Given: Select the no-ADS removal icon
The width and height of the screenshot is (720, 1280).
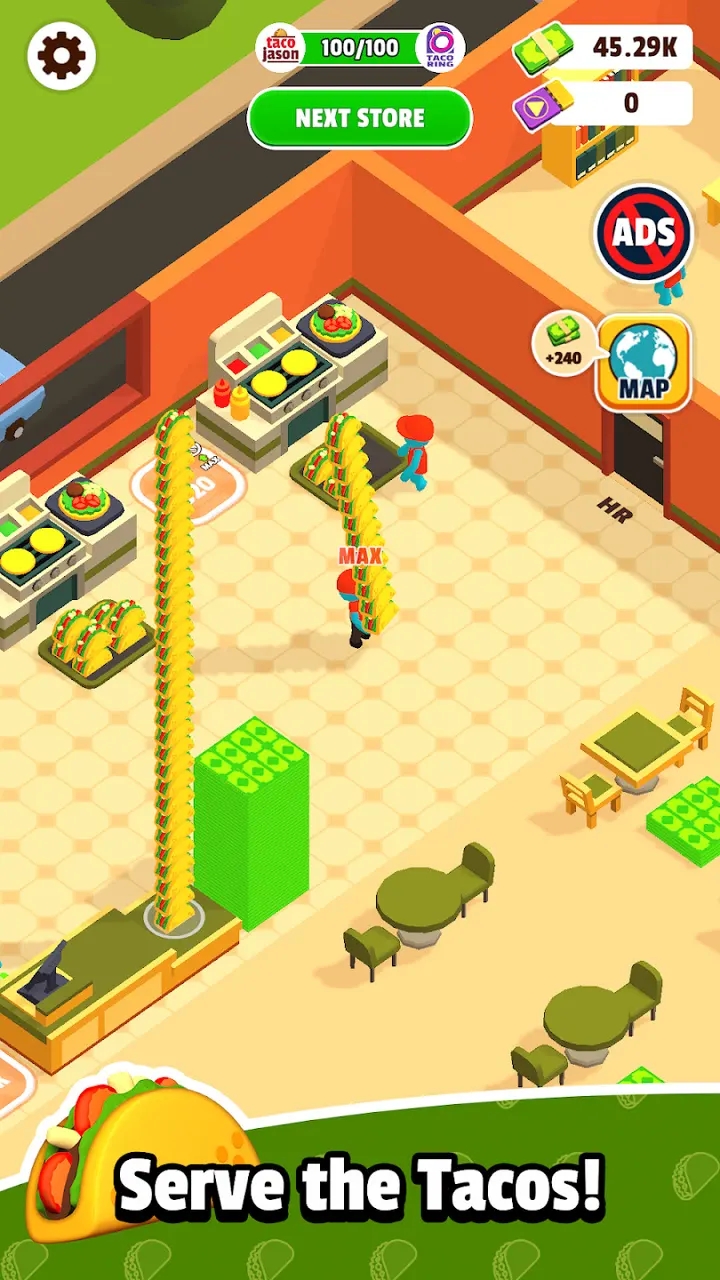Looking at the screenshot, I should click(643, 233).
